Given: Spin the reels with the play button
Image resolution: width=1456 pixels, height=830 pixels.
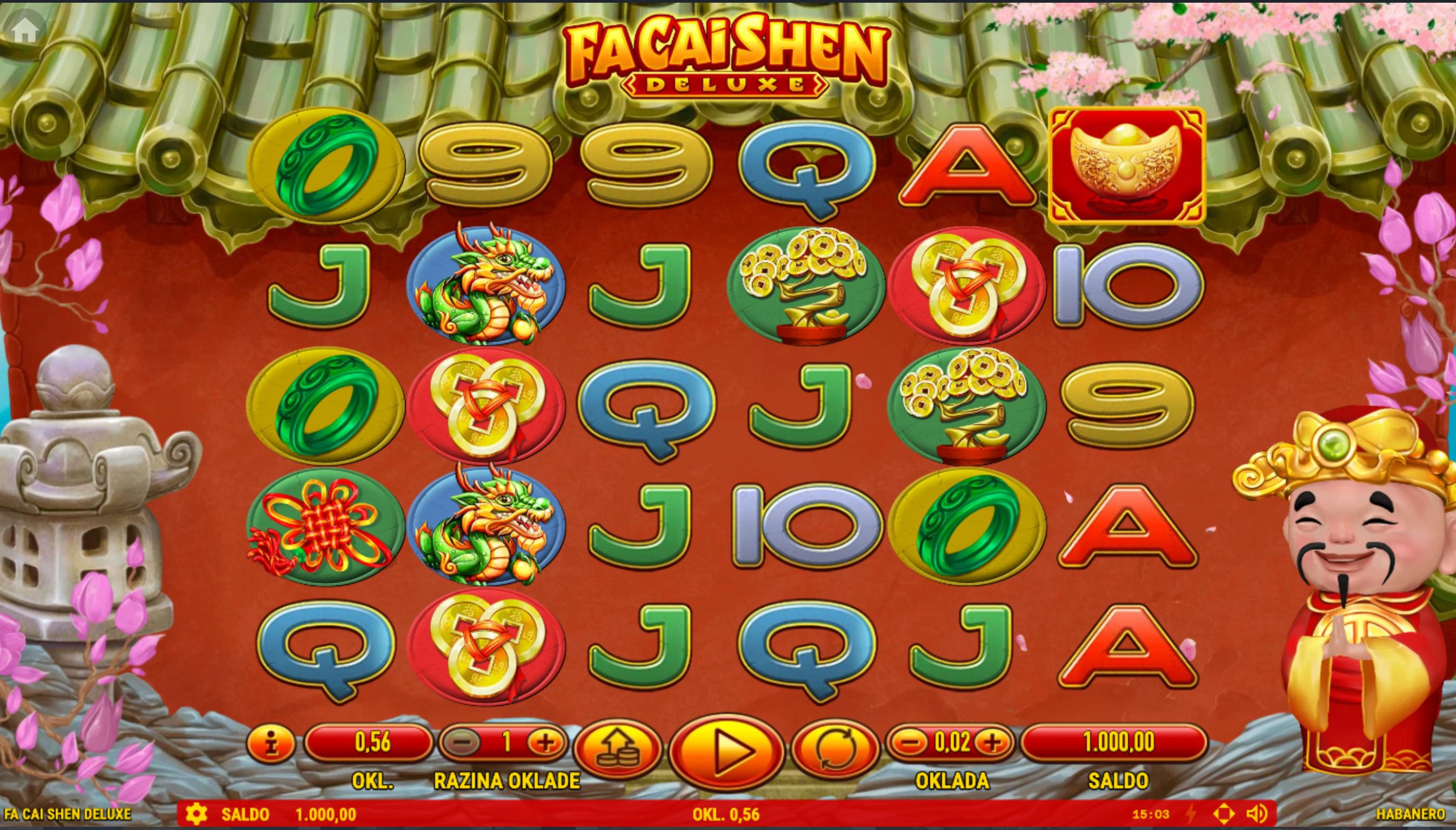Looking at the screenshot, I should pos(726,753).
